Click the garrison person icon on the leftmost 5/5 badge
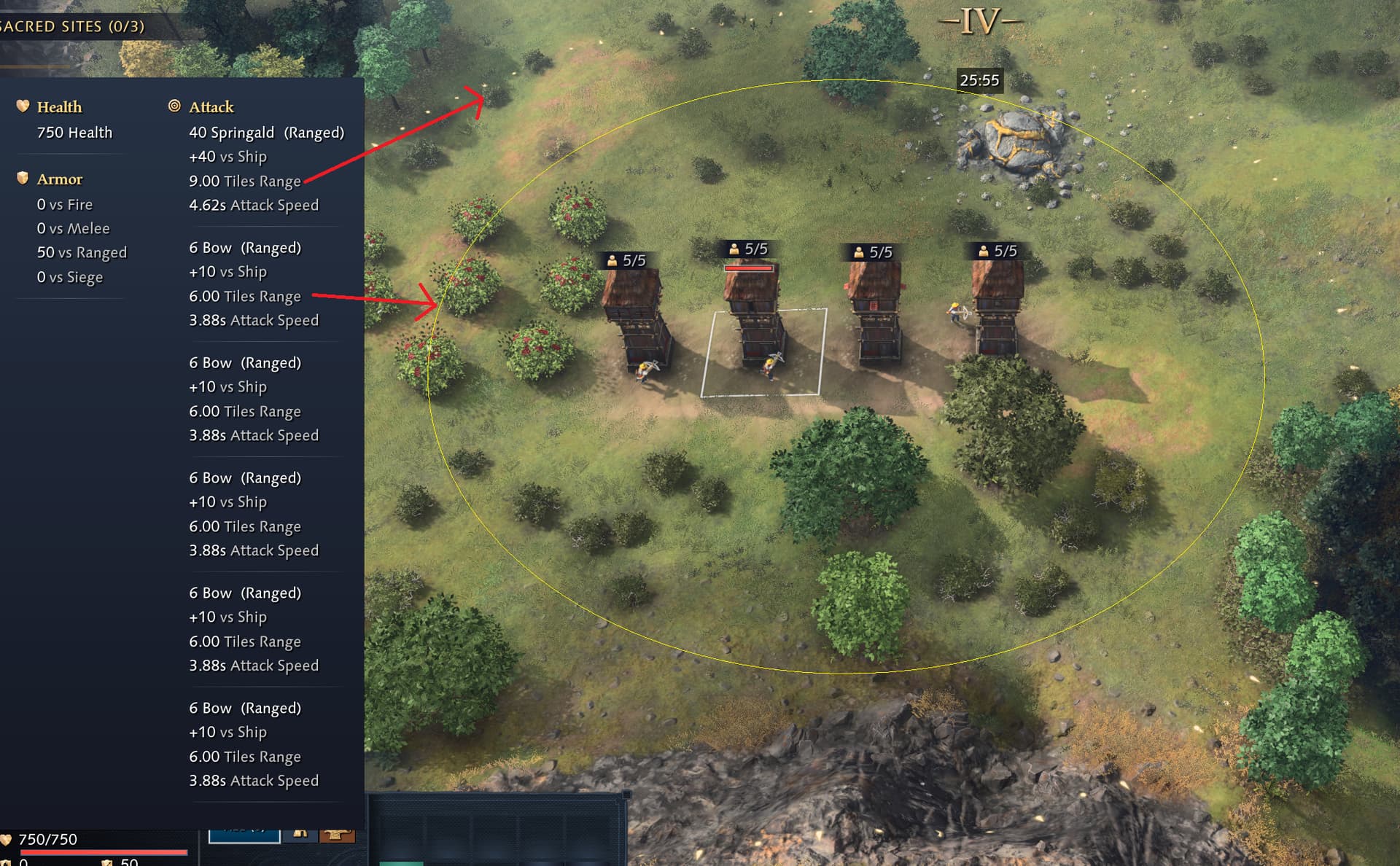This screenshot has width=1400, height=866. (612, 259)
